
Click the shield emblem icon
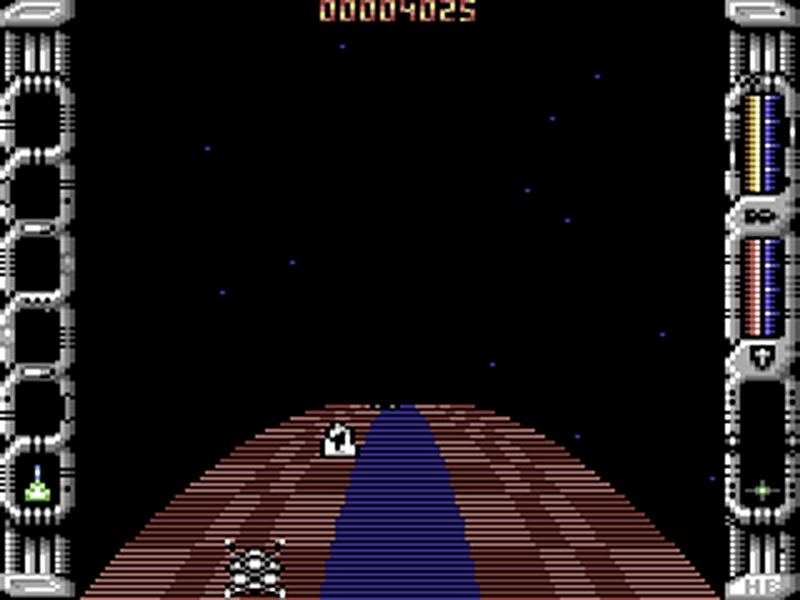click(762, 356)
